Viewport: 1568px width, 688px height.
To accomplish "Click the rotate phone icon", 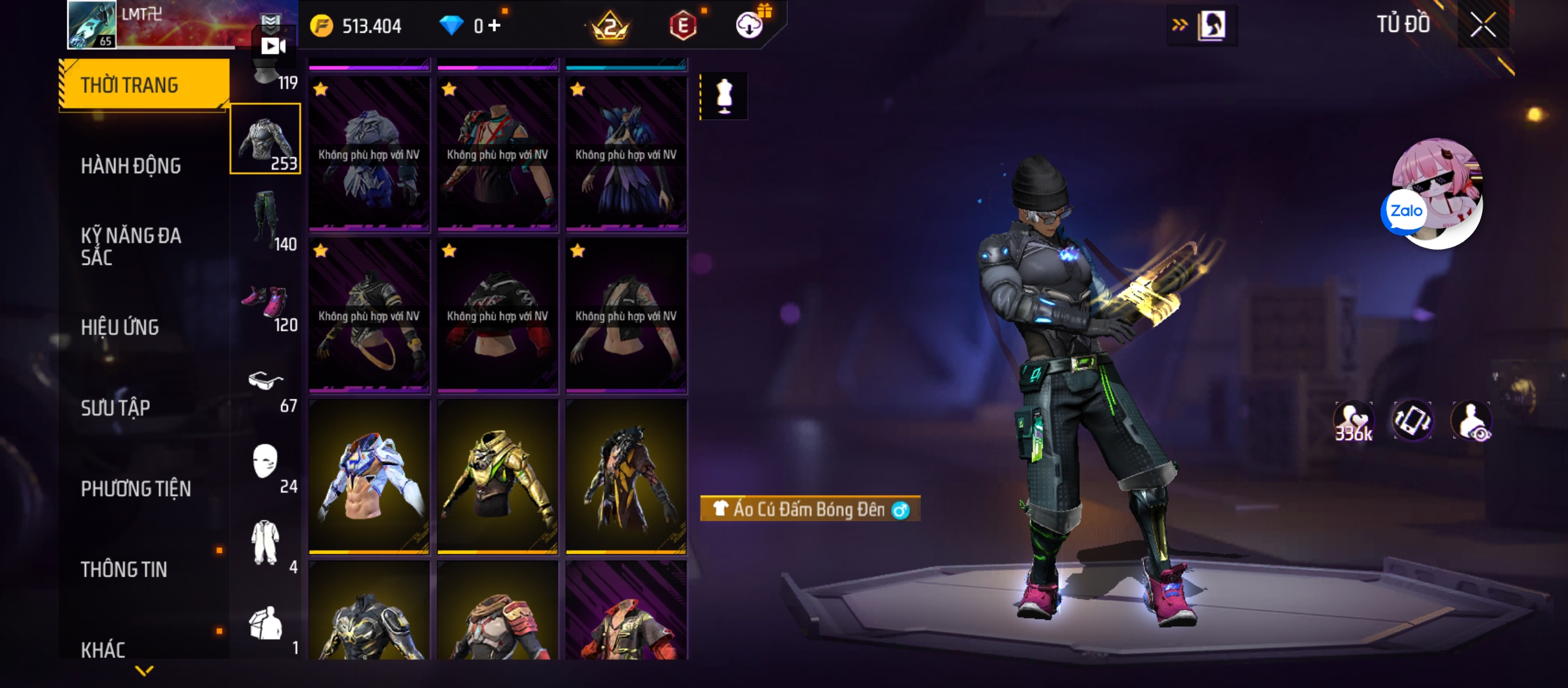I will click(1412, 421).
